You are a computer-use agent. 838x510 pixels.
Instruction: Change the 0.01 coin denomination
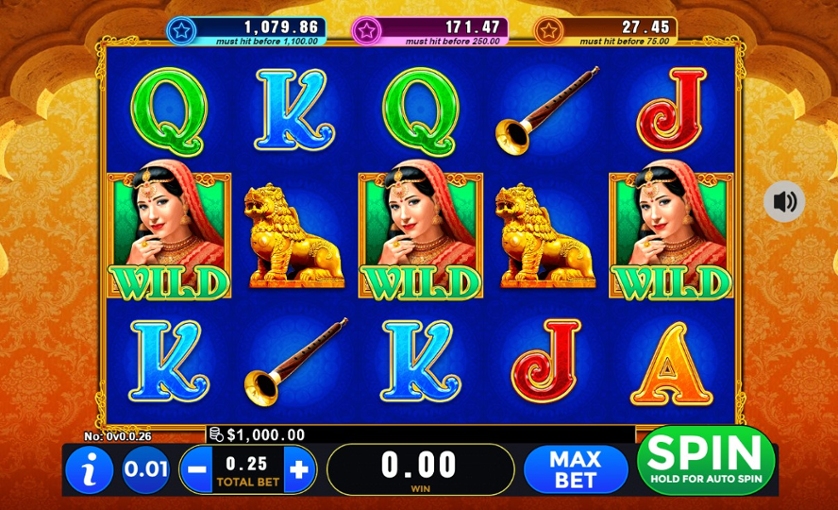coord(146,469)
